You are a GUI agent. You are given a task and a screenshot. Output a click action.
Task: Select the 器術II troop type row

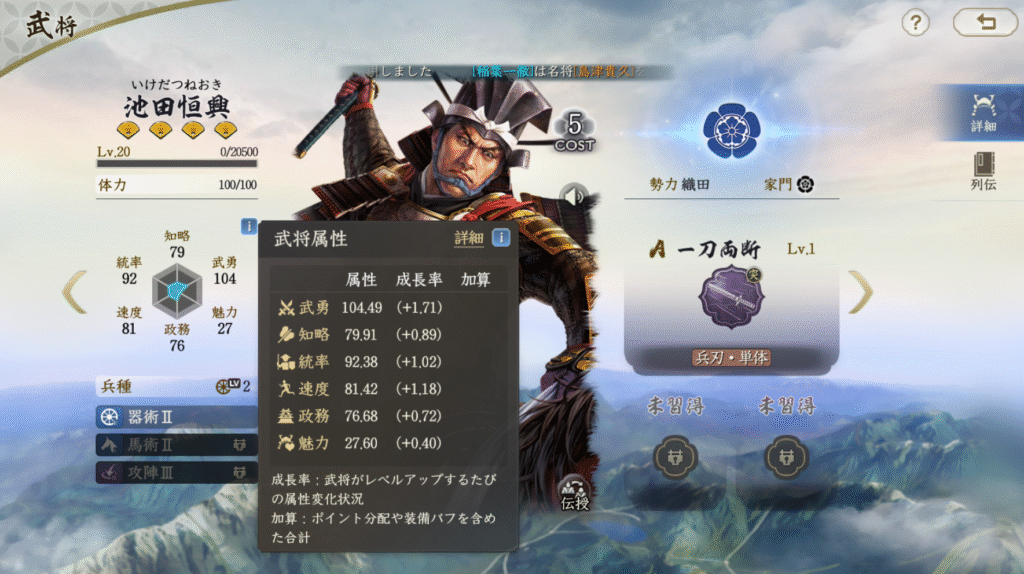(x=176, y=416)
